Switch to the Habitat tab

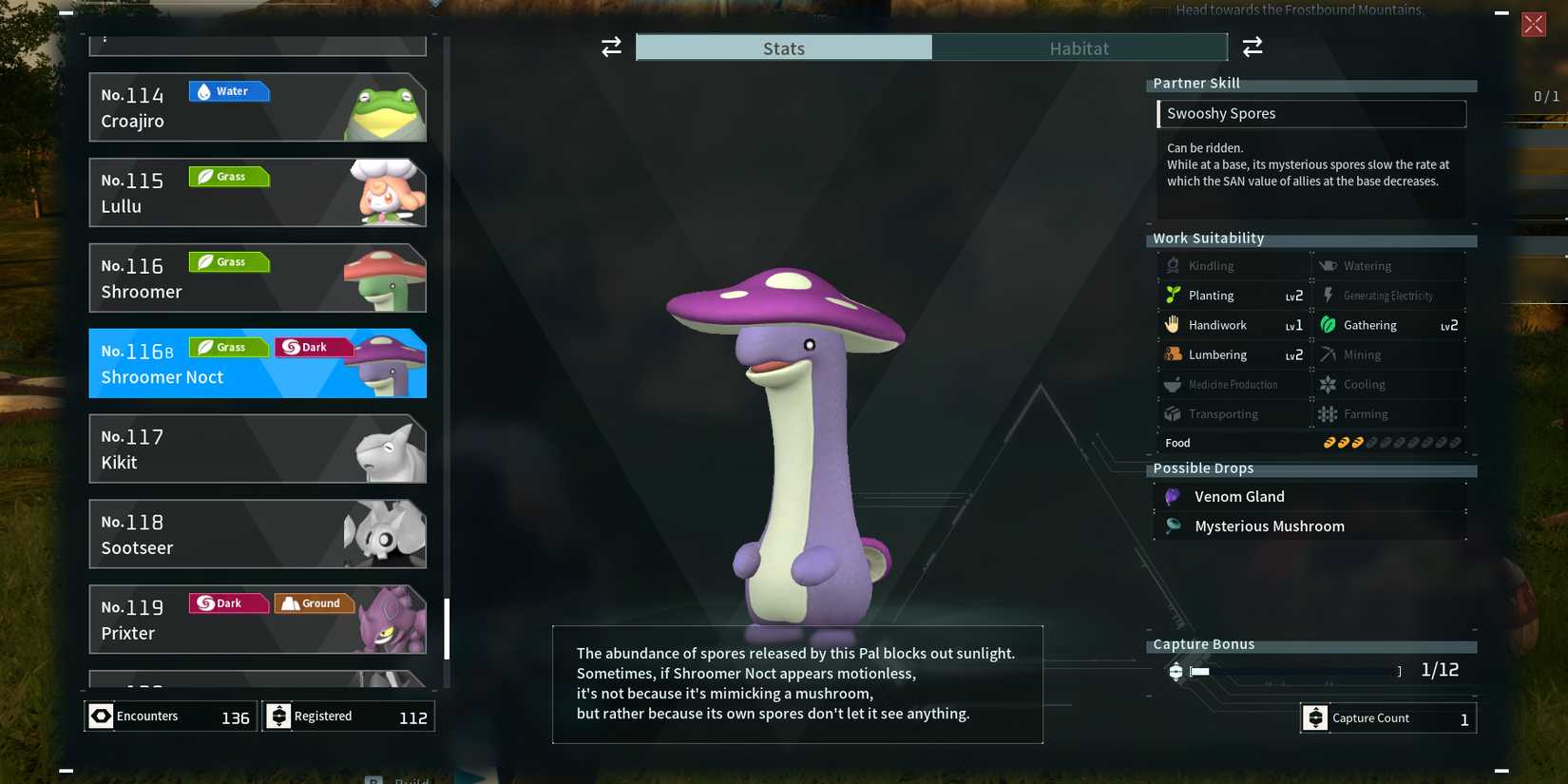(x=1079, y=48)
